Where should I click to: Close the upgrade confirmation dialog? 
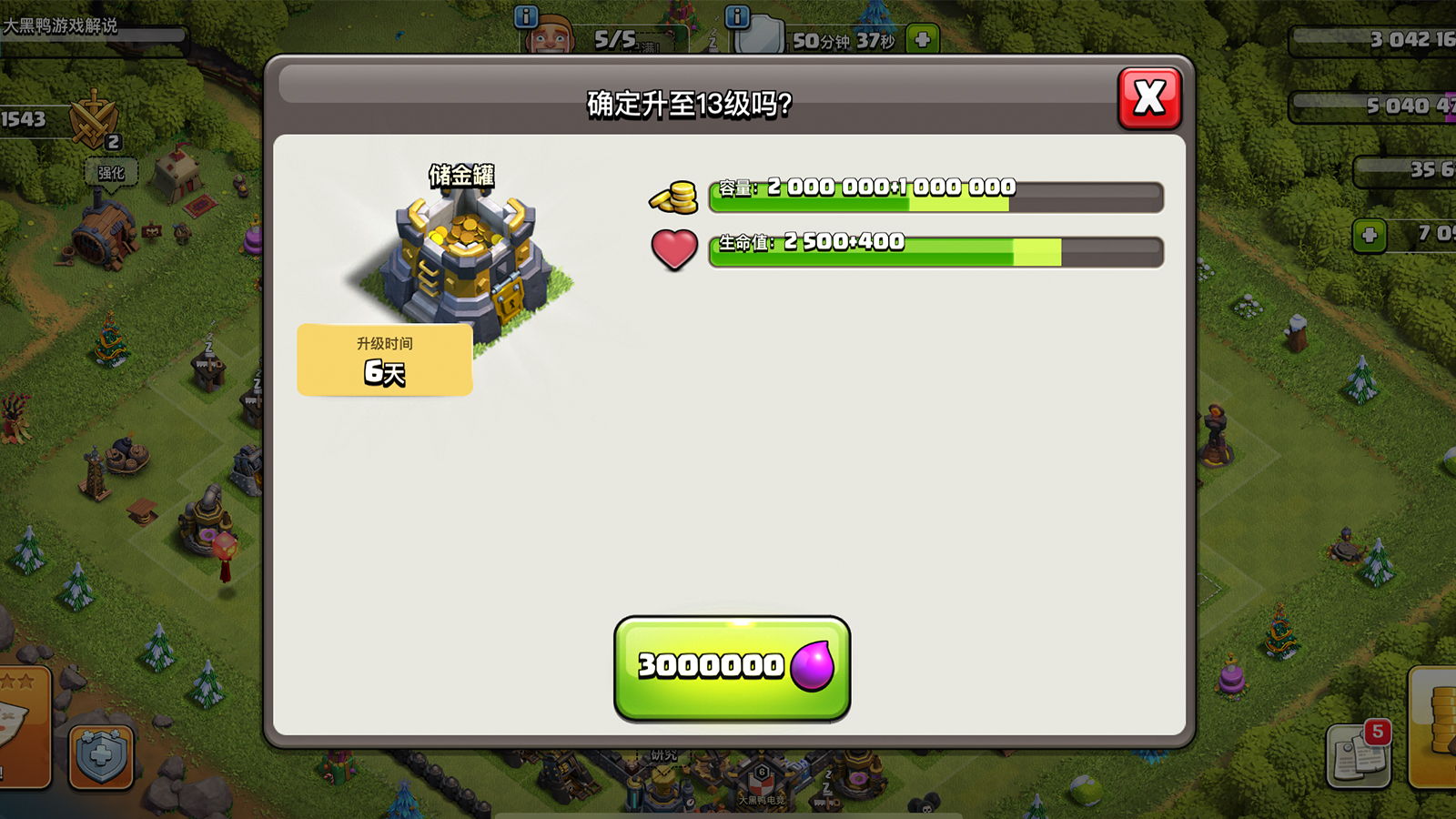pyautogui.click(x=1149, y=97)
